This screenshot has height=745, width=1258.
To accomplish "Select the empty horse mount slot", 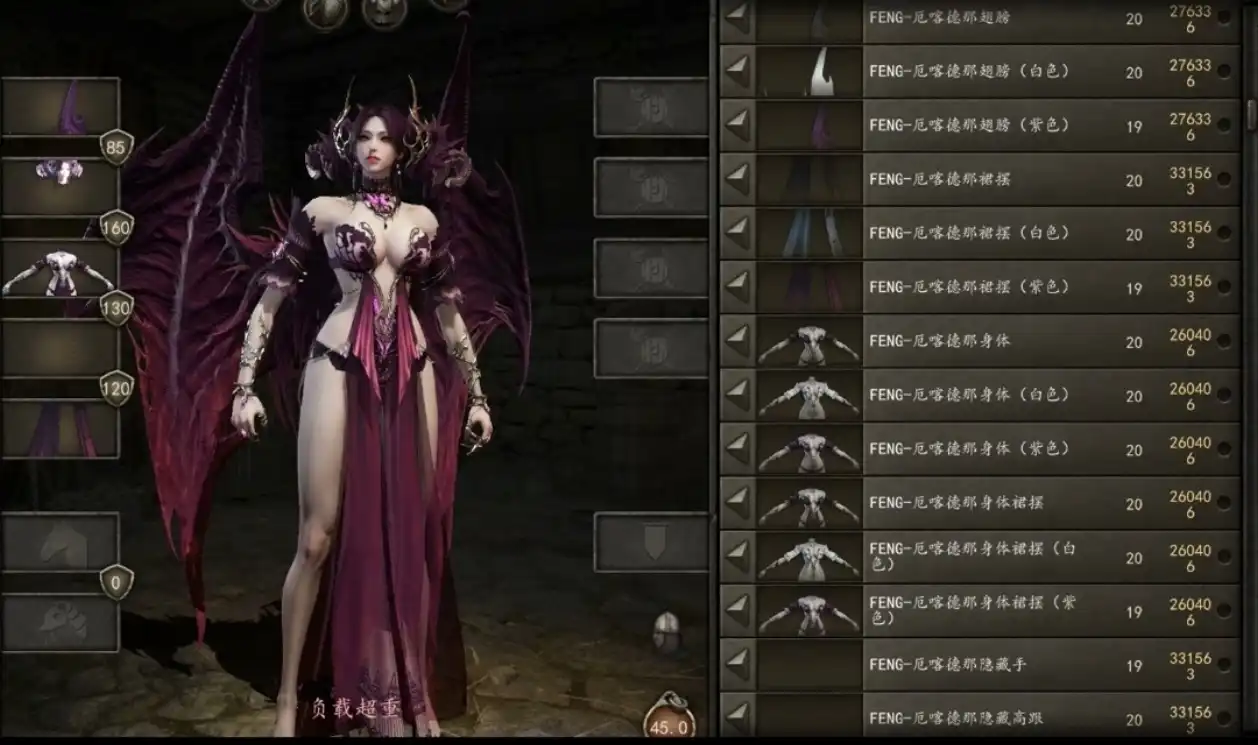I will coord(60,542).
